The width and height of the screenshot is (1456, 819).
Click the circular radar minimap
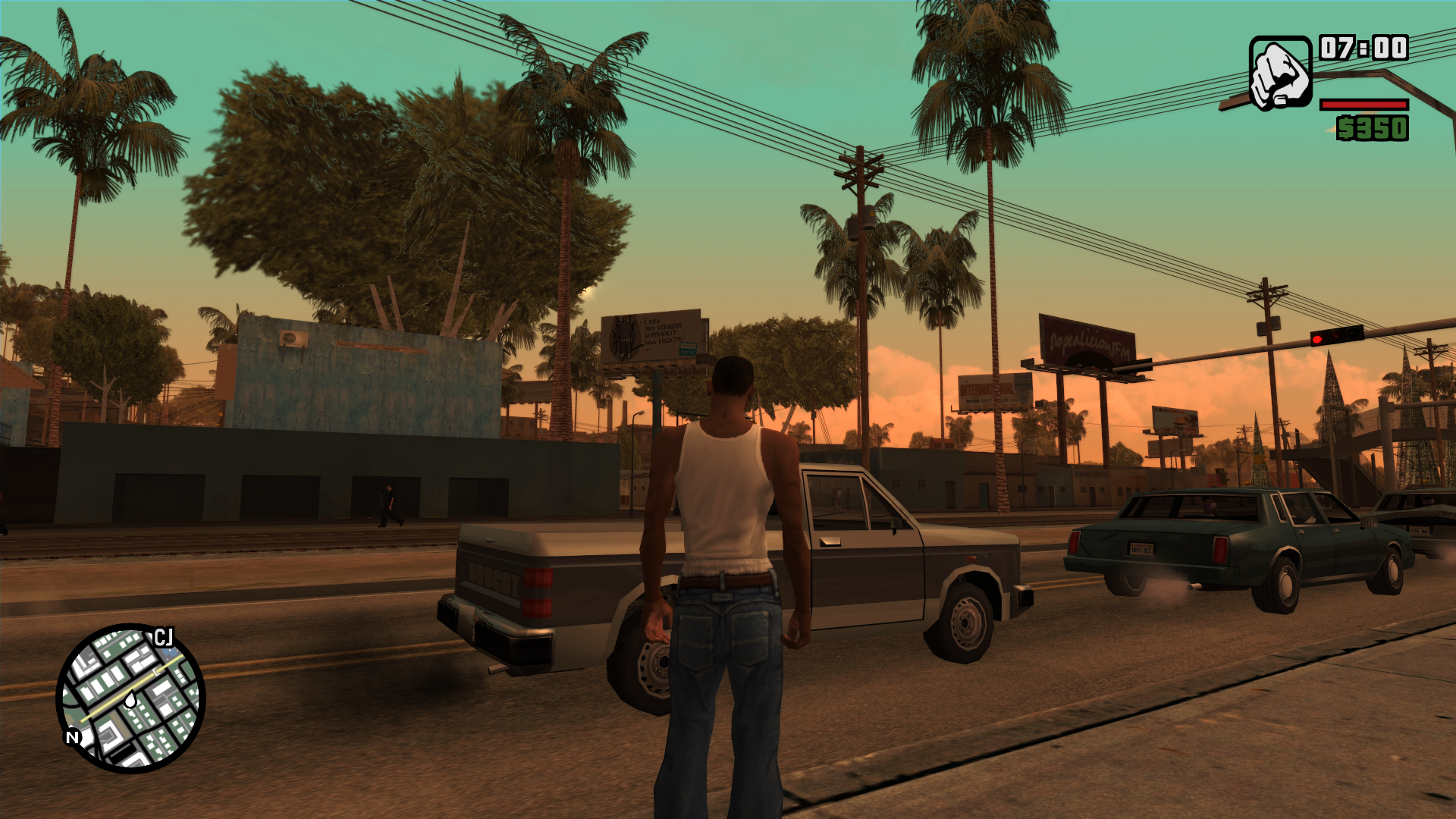[x=130, y=698]
